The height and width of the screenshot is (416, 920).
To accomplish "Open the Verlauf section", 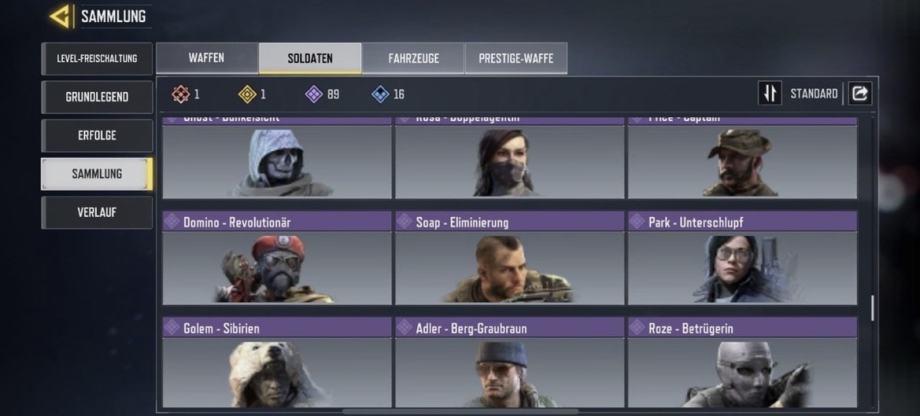I will pyautogui.click(x=97, y=212).
